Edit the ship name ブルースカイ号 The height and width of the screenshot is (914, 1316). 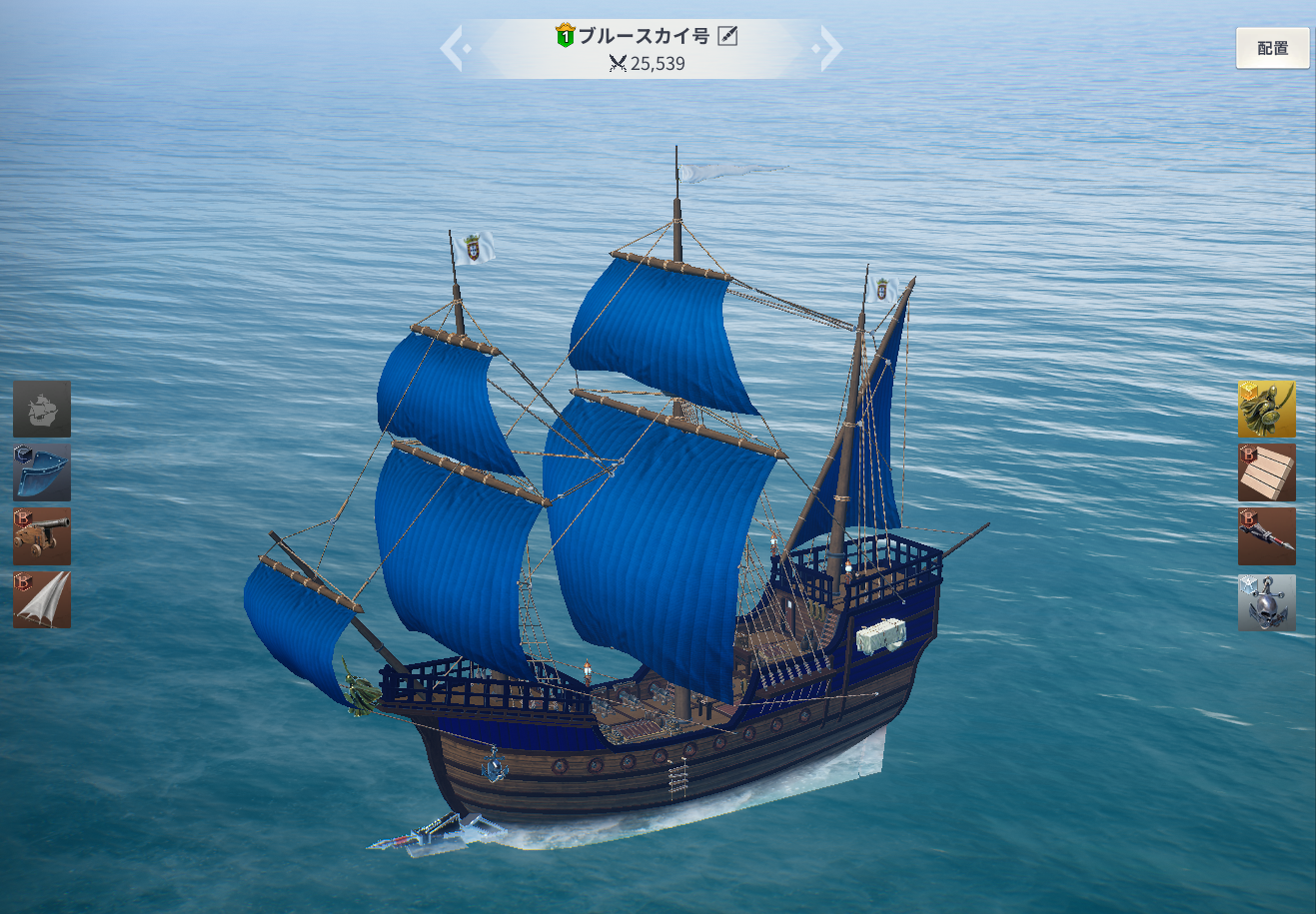pyautogui.click(x=727, y=37)
